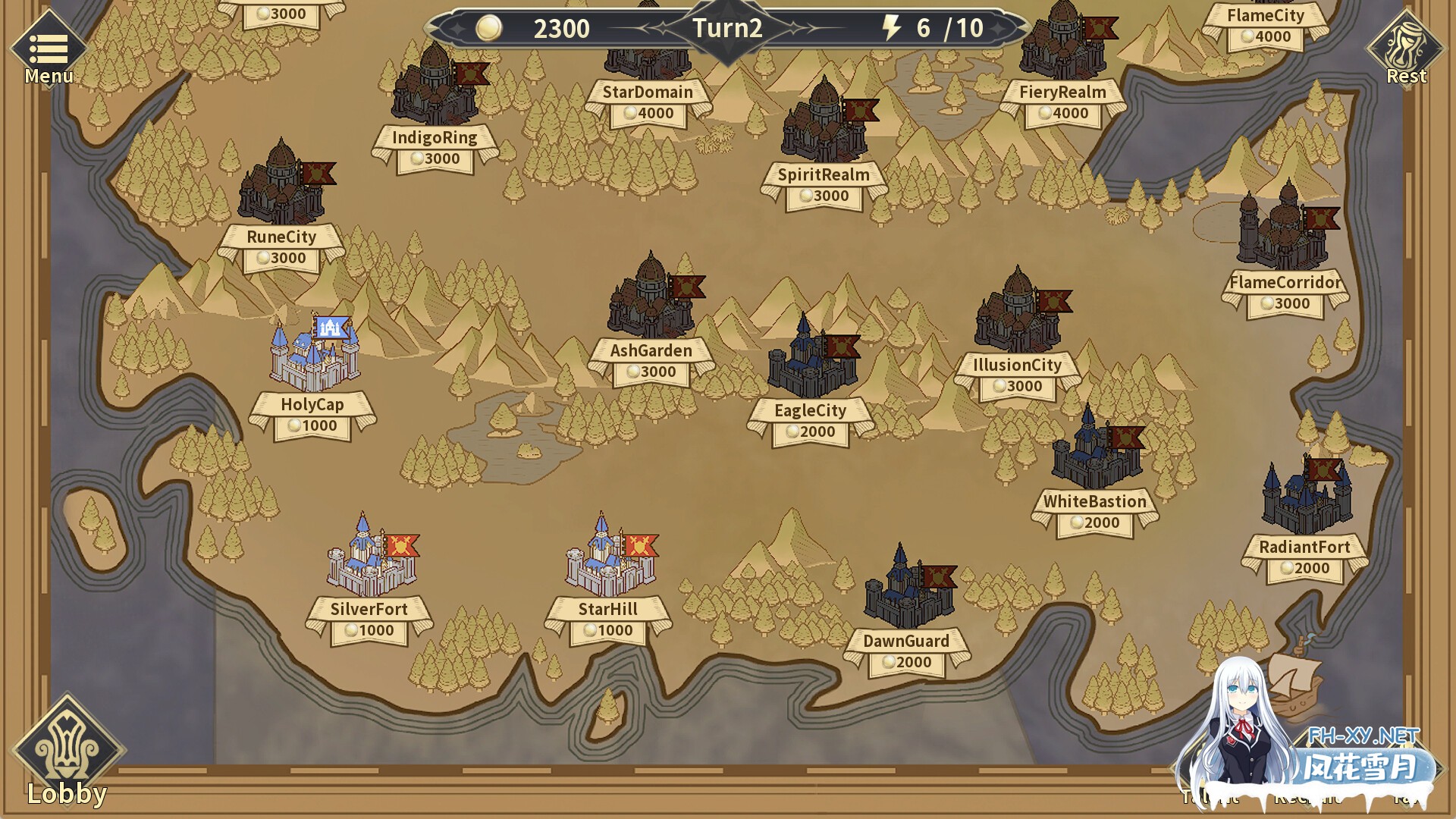Select RadiantFort on the map
This screenshot has width=1456, height=819.
click(1305, 497)
